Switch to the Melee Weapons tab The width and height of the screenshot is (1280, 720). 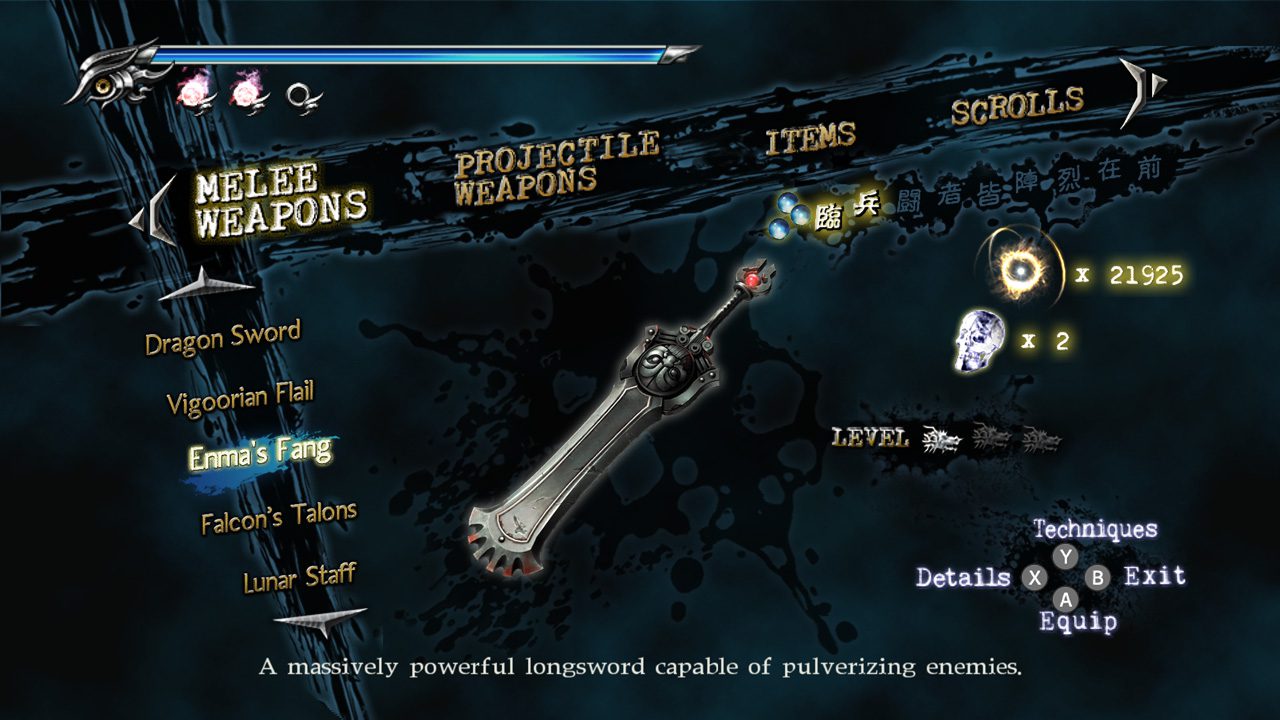pos(280,200)
